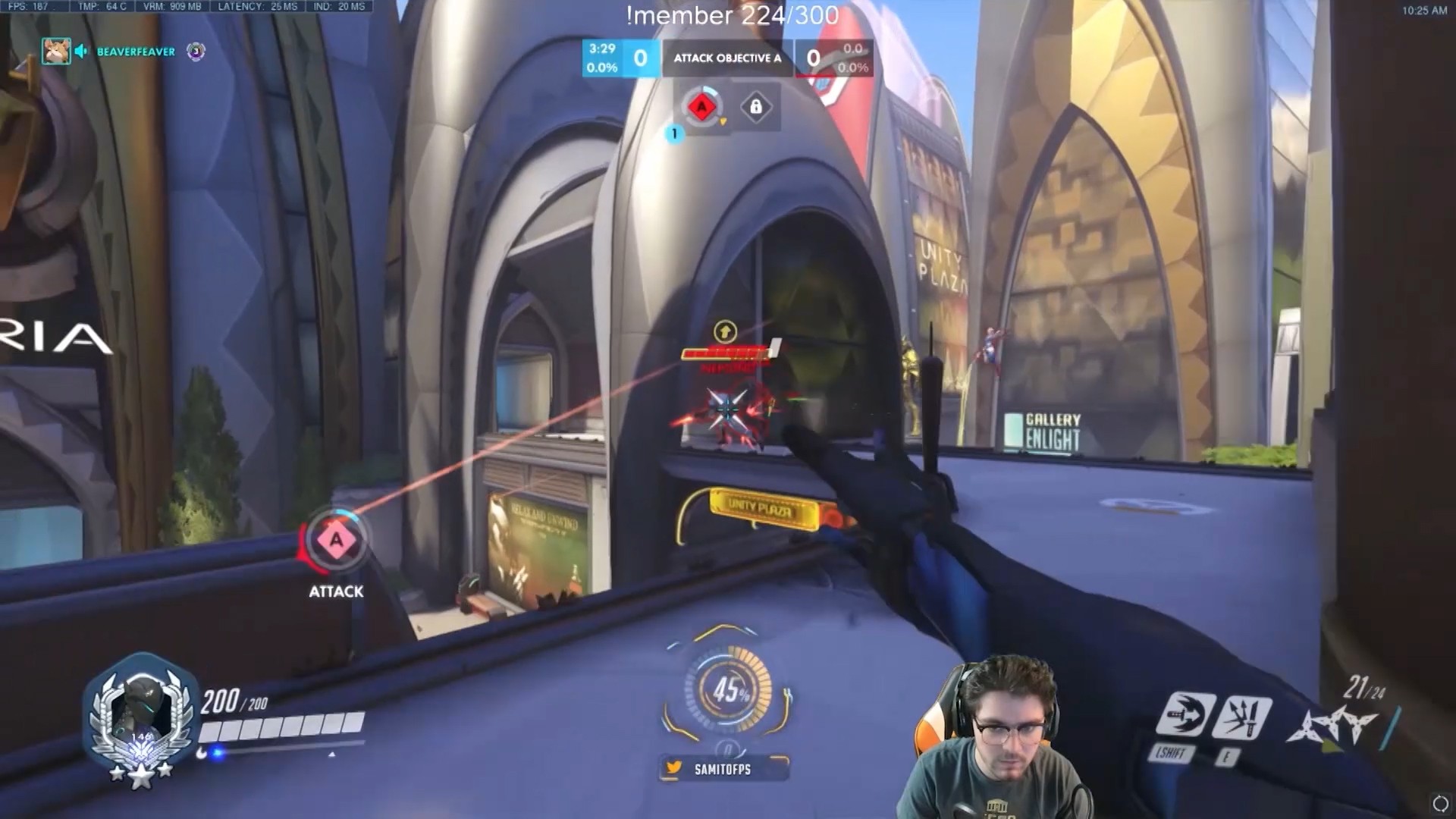This screenshot has height=819, width=1456.
Task: Click the 45% ultimate charge meter
Action: (729, 690)
